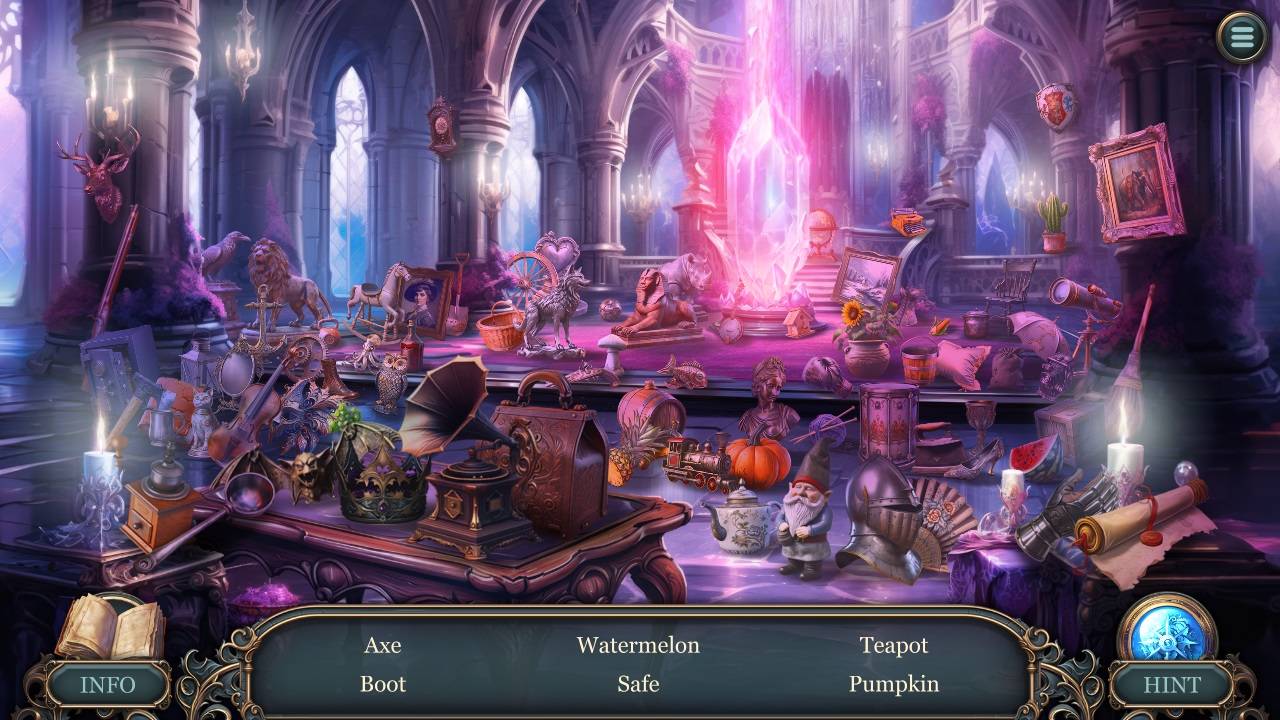The width and height of the screenshot is (1280, 720).
Task: Select the Boot list entry
Action: (383, 684)
